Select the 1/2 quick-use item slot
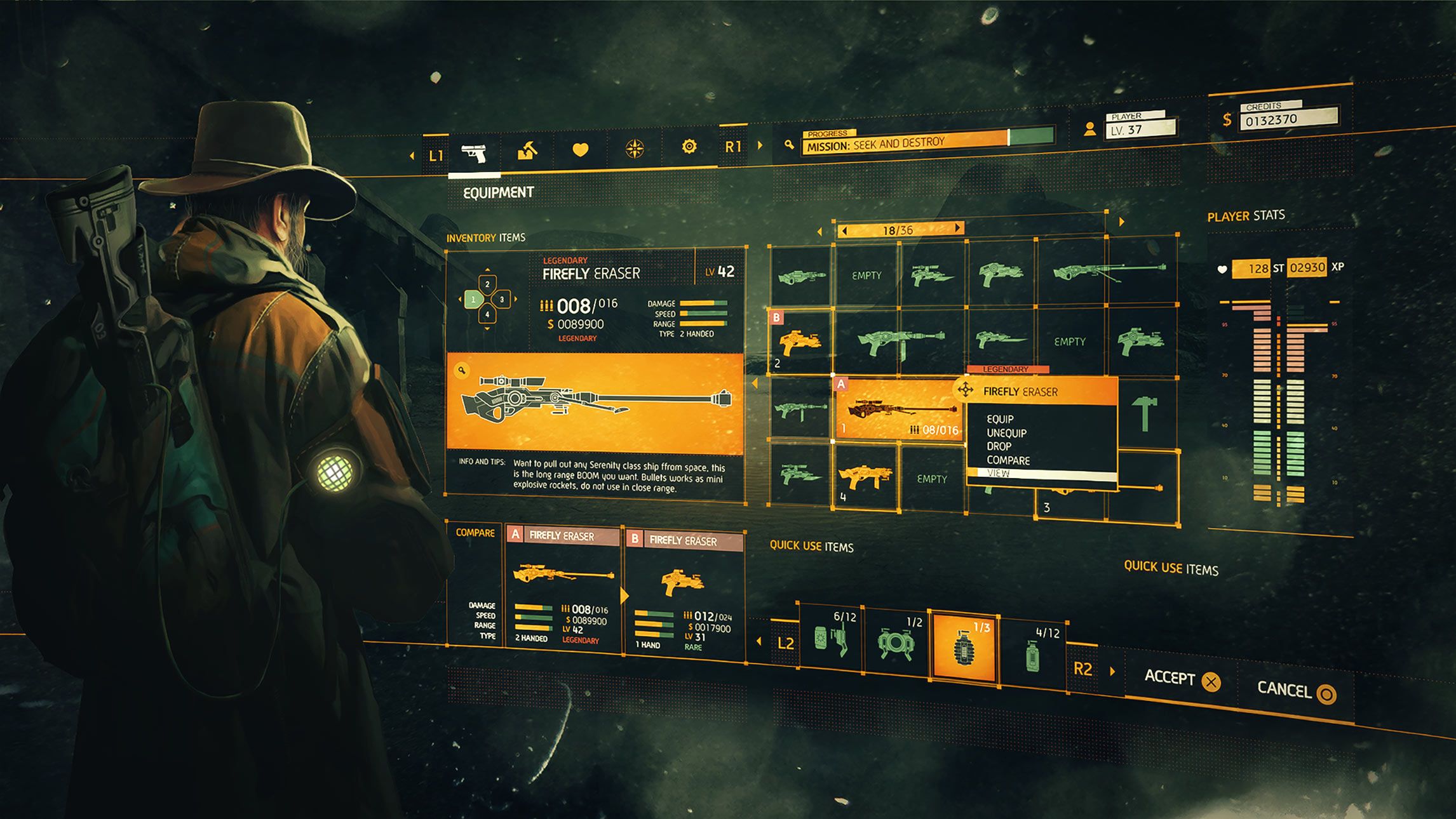 tap(896, 642)
